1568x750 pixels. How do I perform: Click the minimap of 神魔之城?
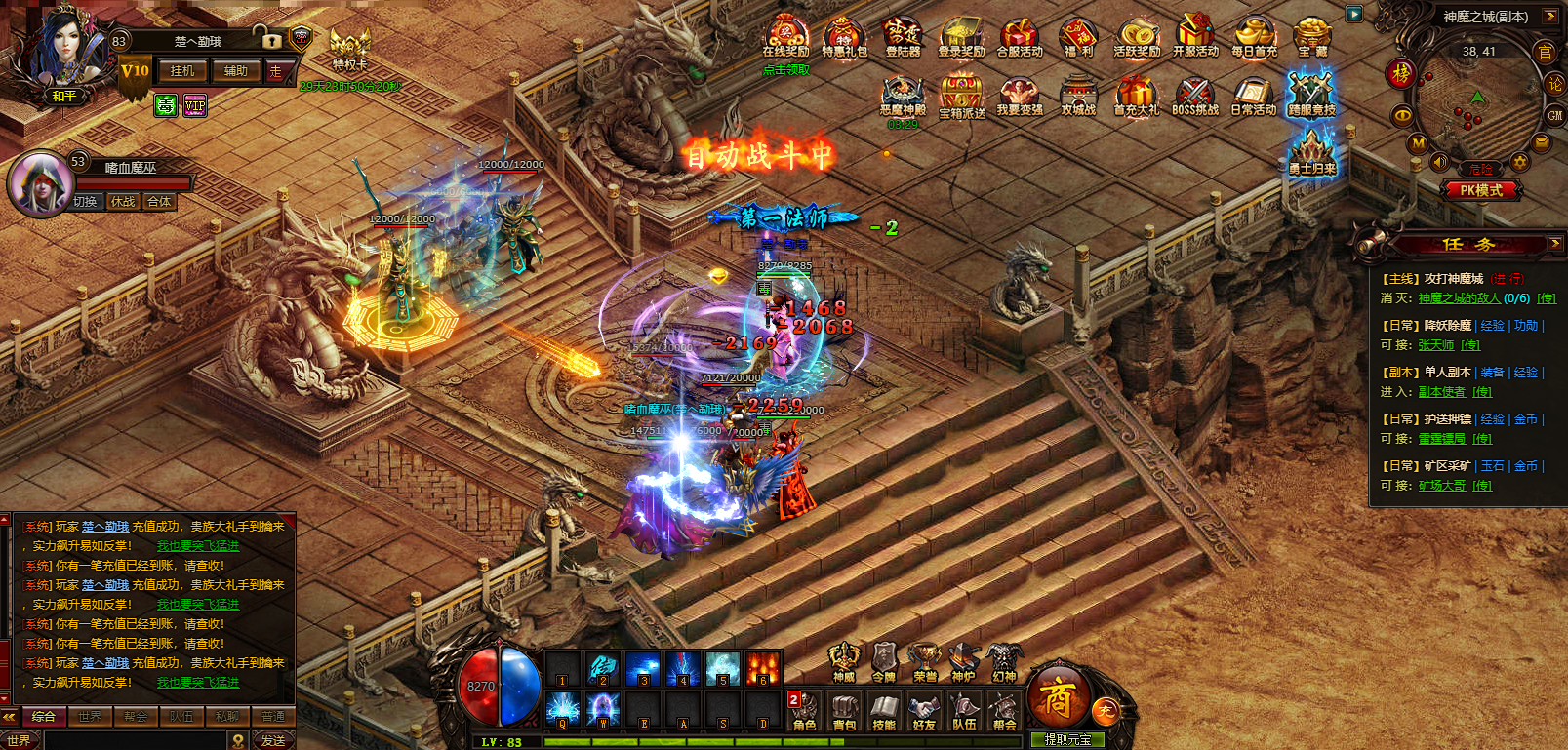coord(1478,109)
